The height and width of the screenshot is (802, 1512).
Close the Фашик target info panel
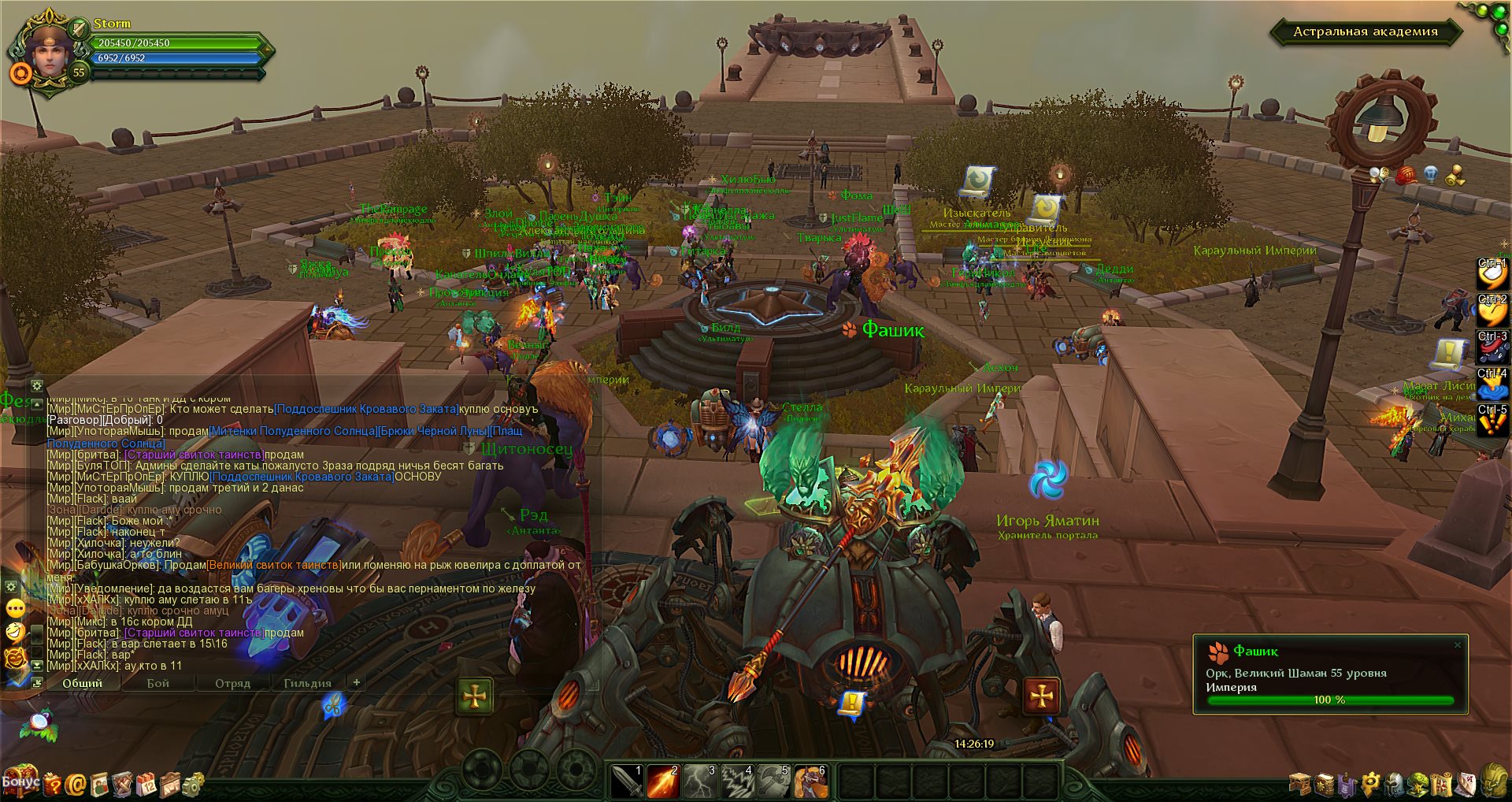coord(1457,645)
